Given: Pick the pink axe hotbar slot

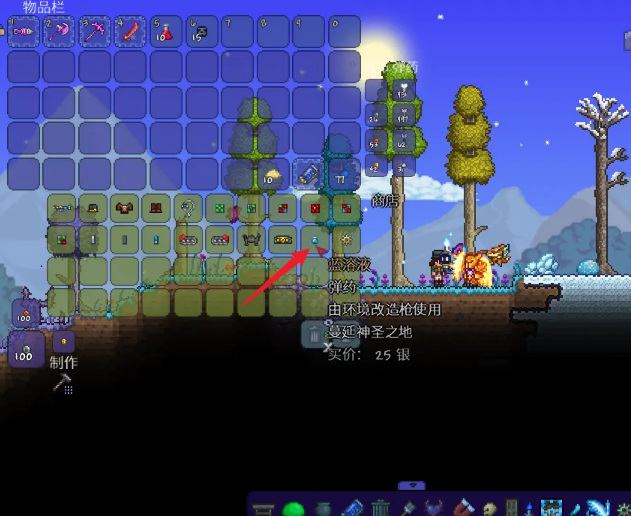Looking at the screenshot, I should tap(60, 33).
